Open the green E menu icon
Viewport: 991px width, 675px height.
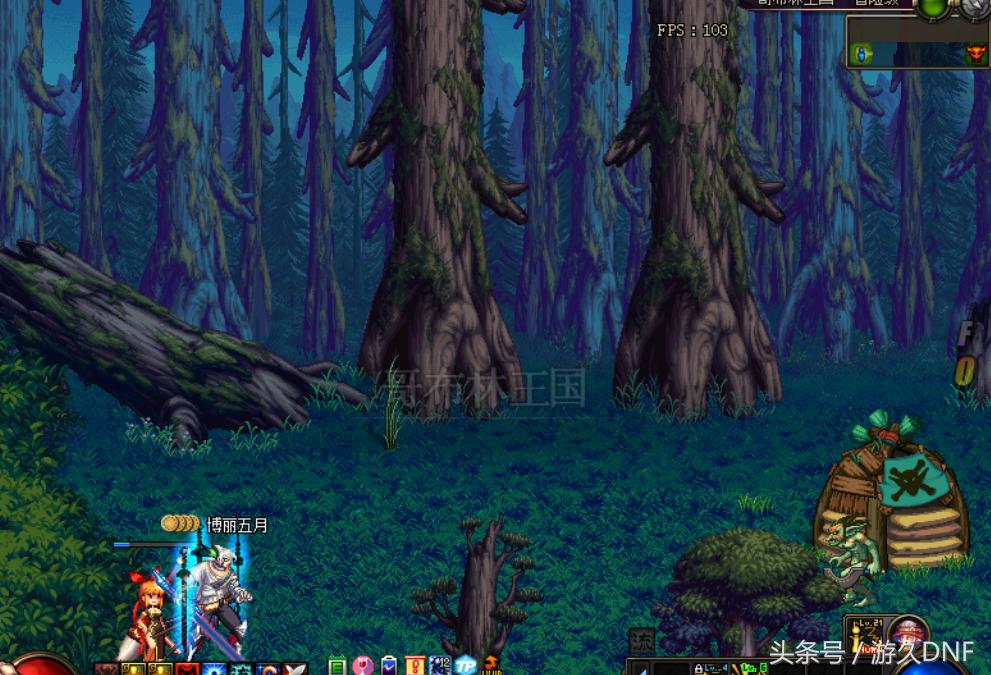338,665
